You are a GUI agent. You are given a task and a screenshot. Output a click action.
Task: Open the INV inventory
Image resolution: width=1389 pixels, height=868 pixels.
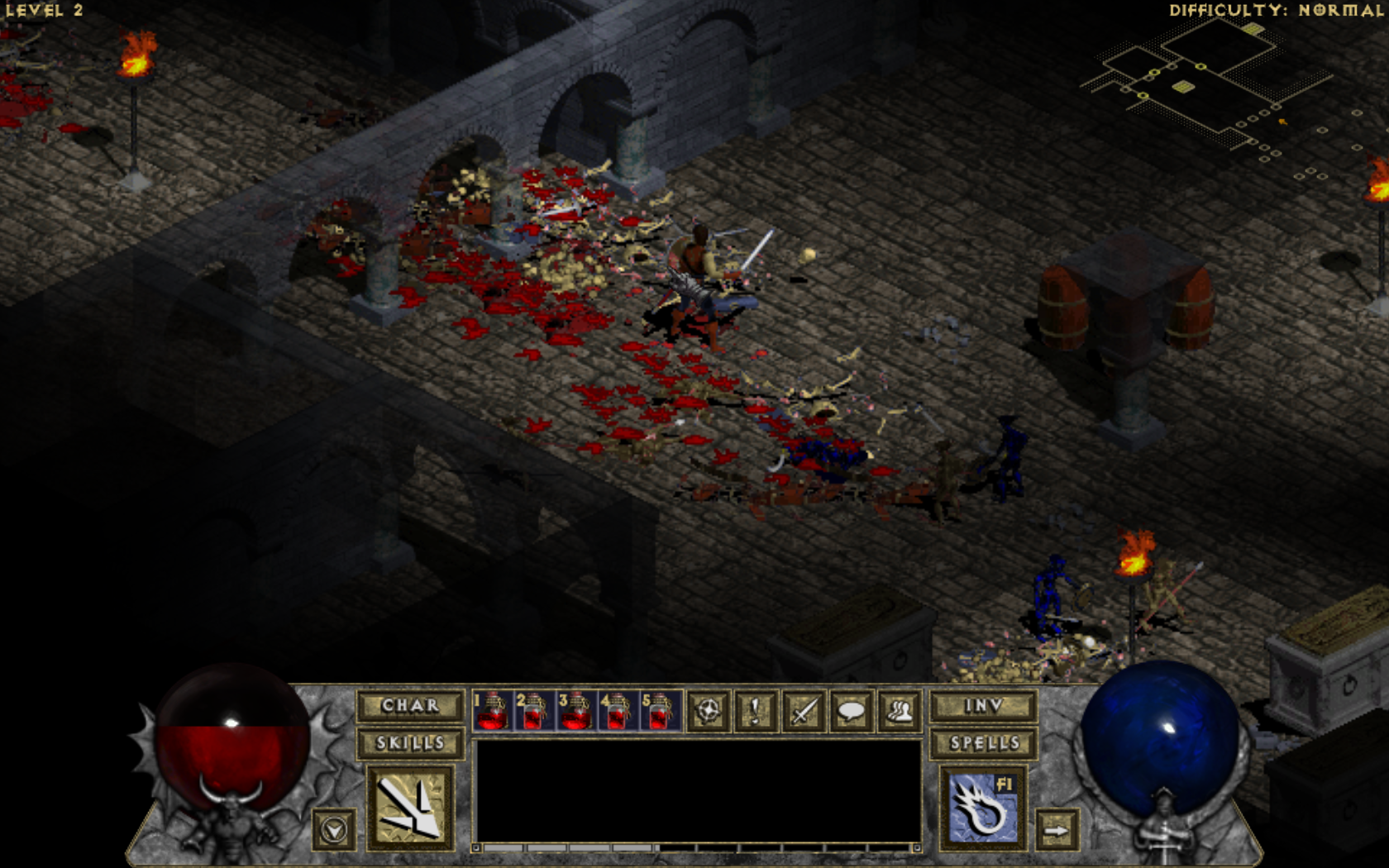click(983, 705)
